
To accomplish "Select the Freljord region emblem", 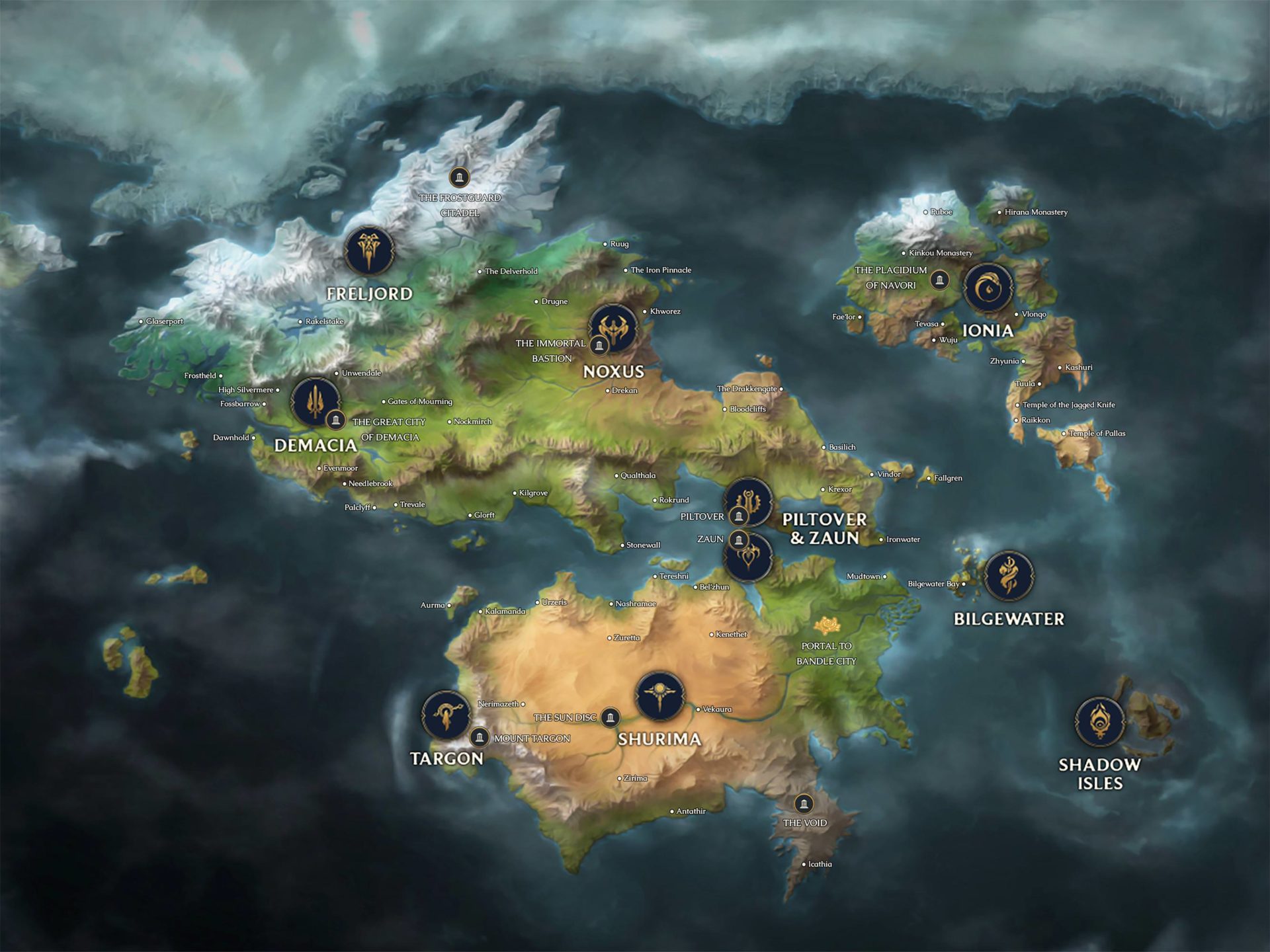I will click(x=369, y=251).
